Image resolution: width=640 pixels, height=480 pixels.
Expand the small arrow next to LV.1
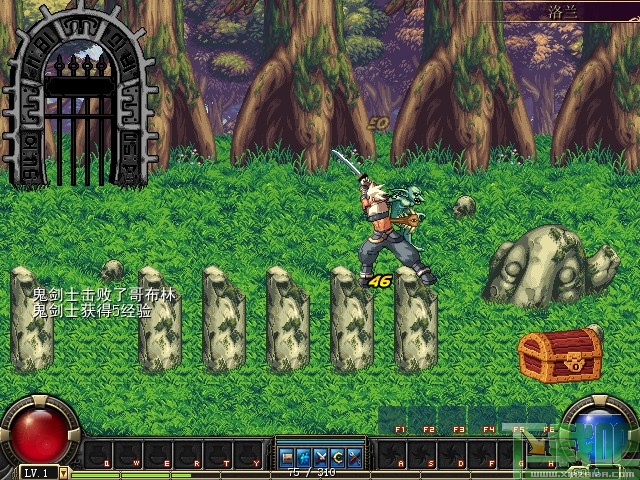[x=64, y=472]
